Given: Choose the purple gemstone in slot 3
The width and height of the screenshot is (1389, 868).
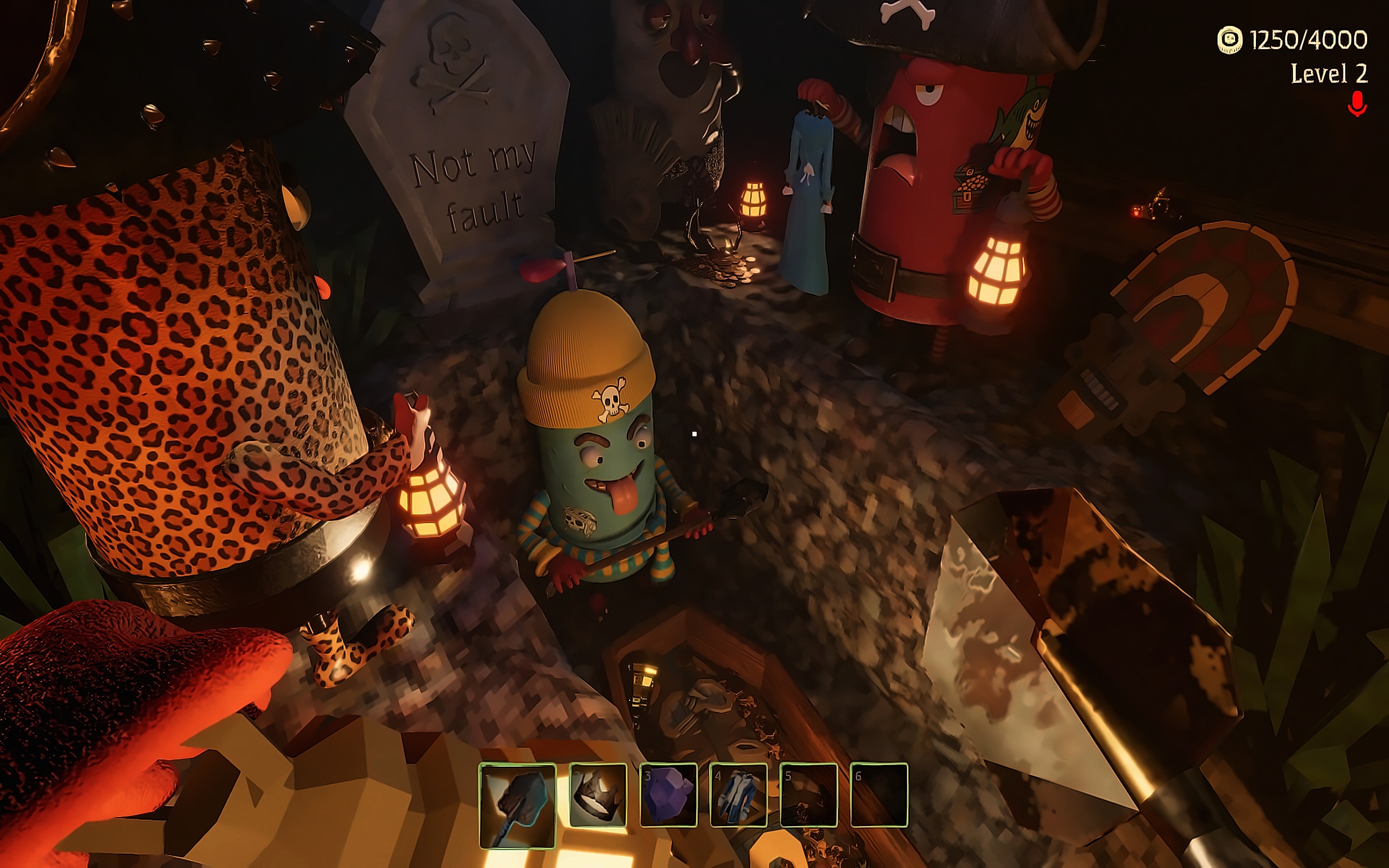Looking at the screenshot, I should pos(668,795).
